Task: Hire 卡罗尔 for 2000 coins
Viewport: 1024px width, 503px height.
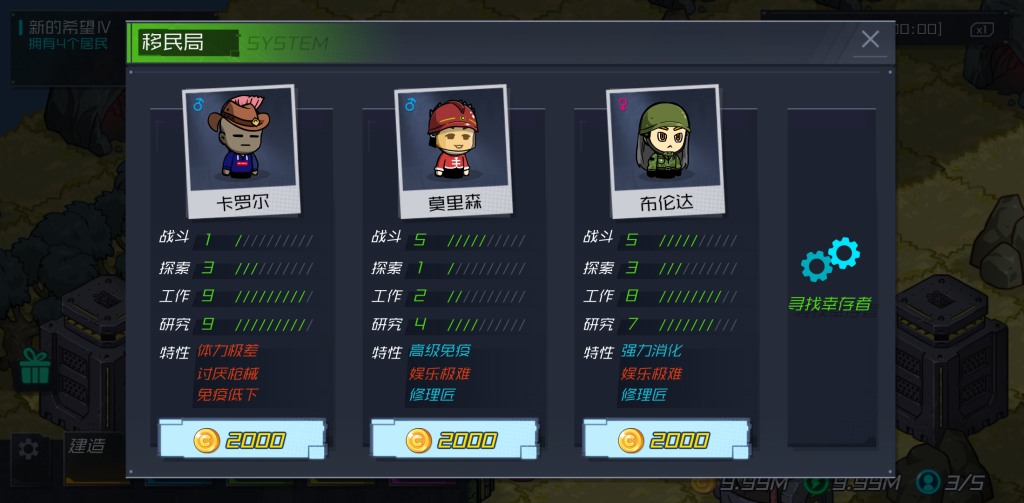Action: (242, 440)
